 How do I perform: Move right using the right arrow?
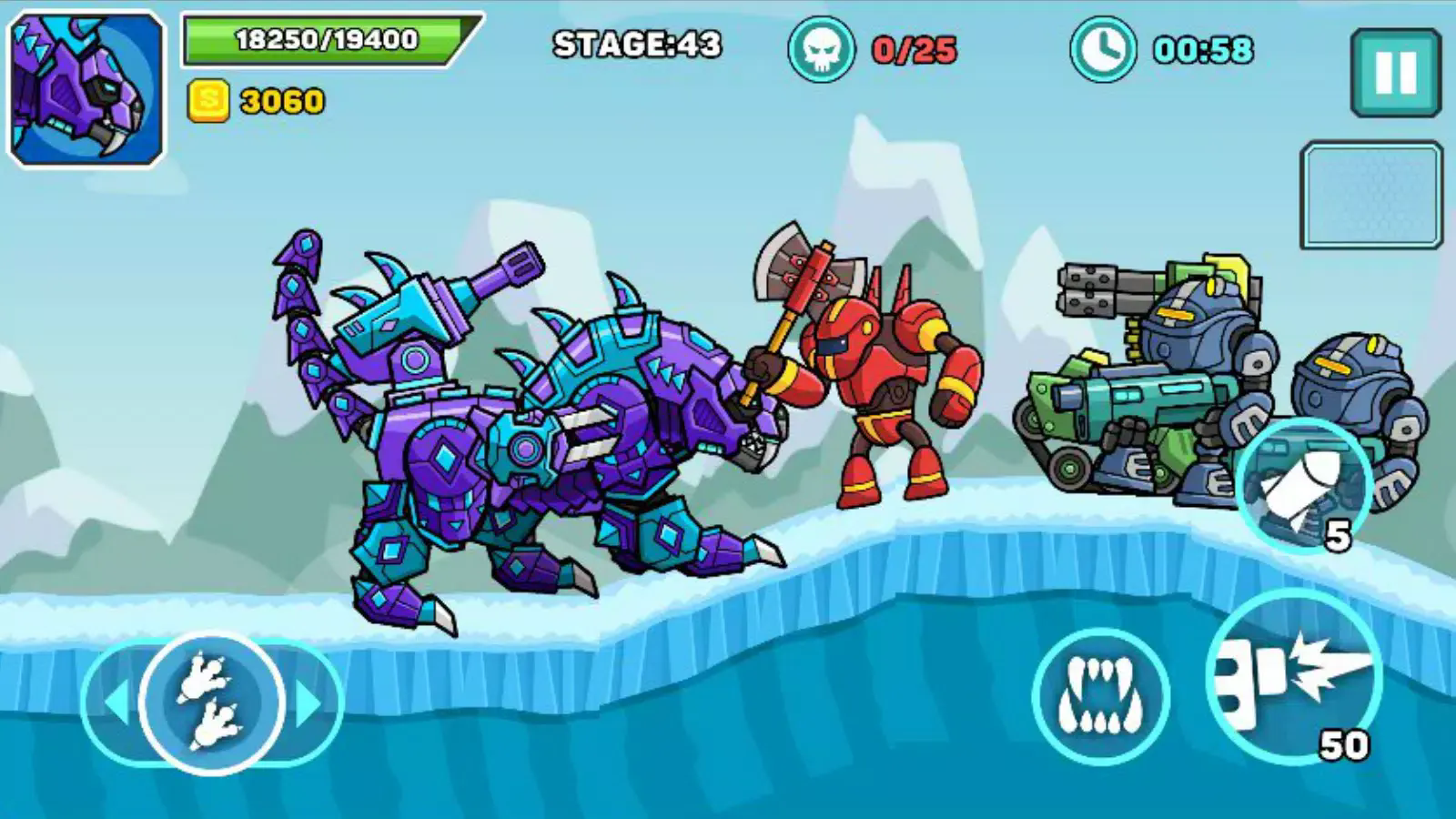309,703
